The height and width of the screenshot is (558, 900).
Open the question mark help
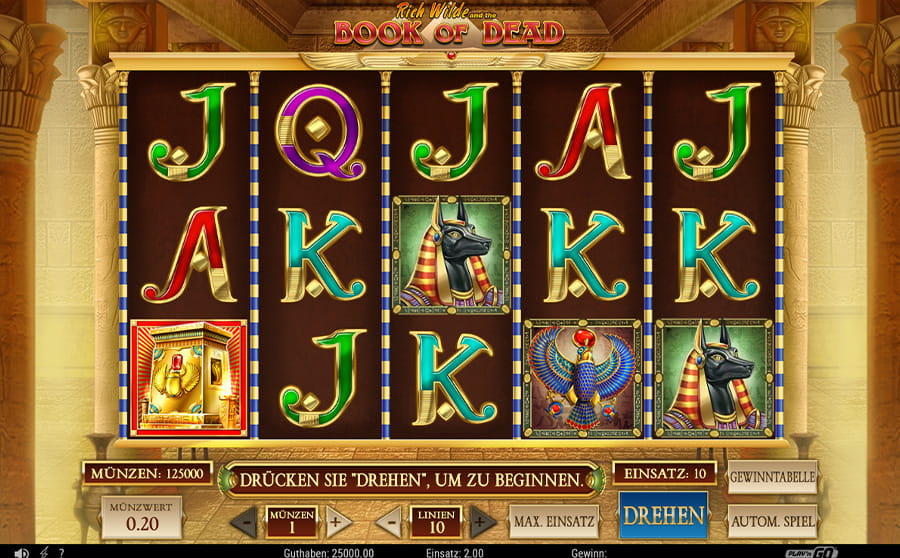[x=62, y=552]
